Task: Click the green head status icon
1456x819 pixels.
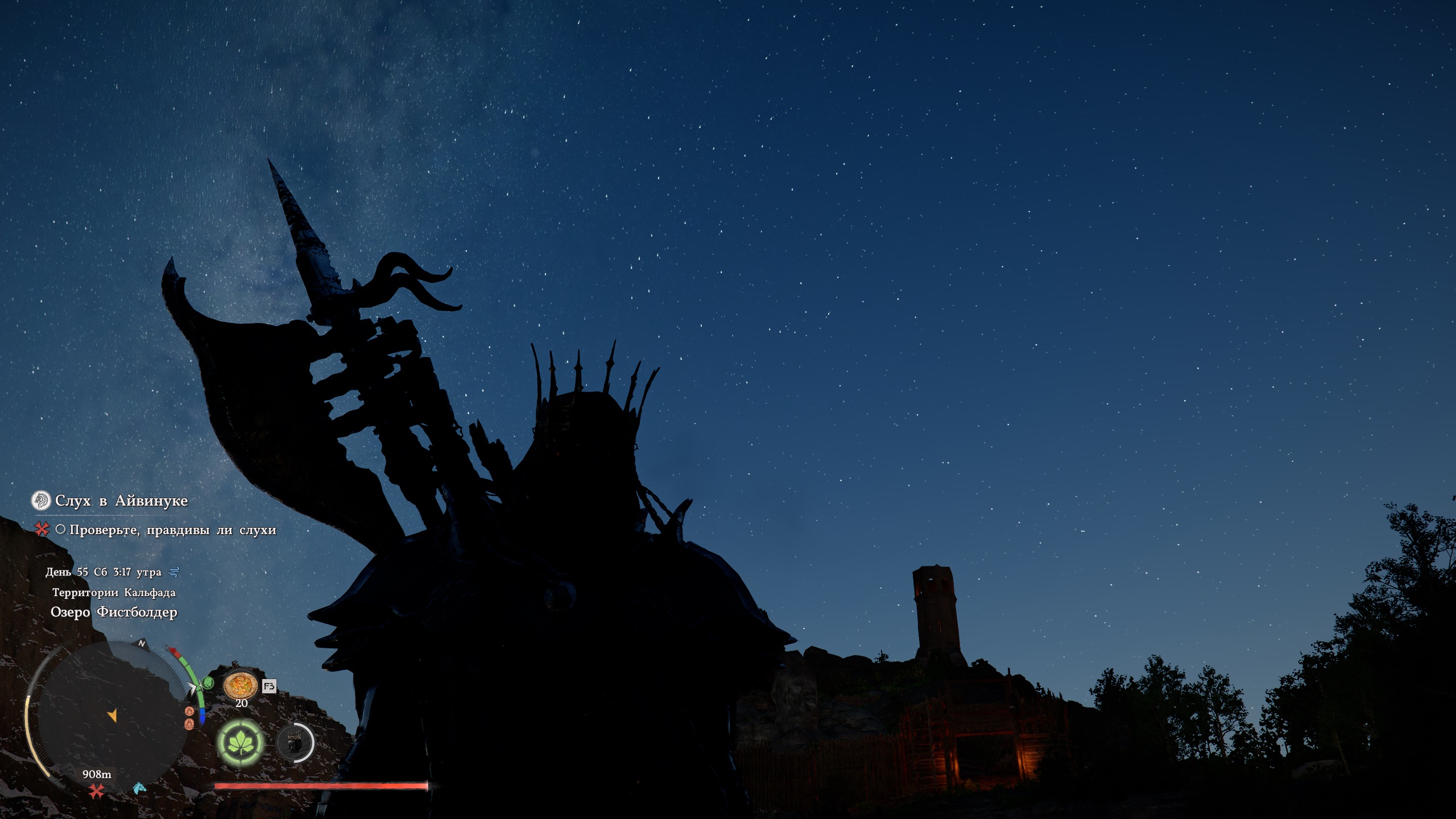Action: 208,683
